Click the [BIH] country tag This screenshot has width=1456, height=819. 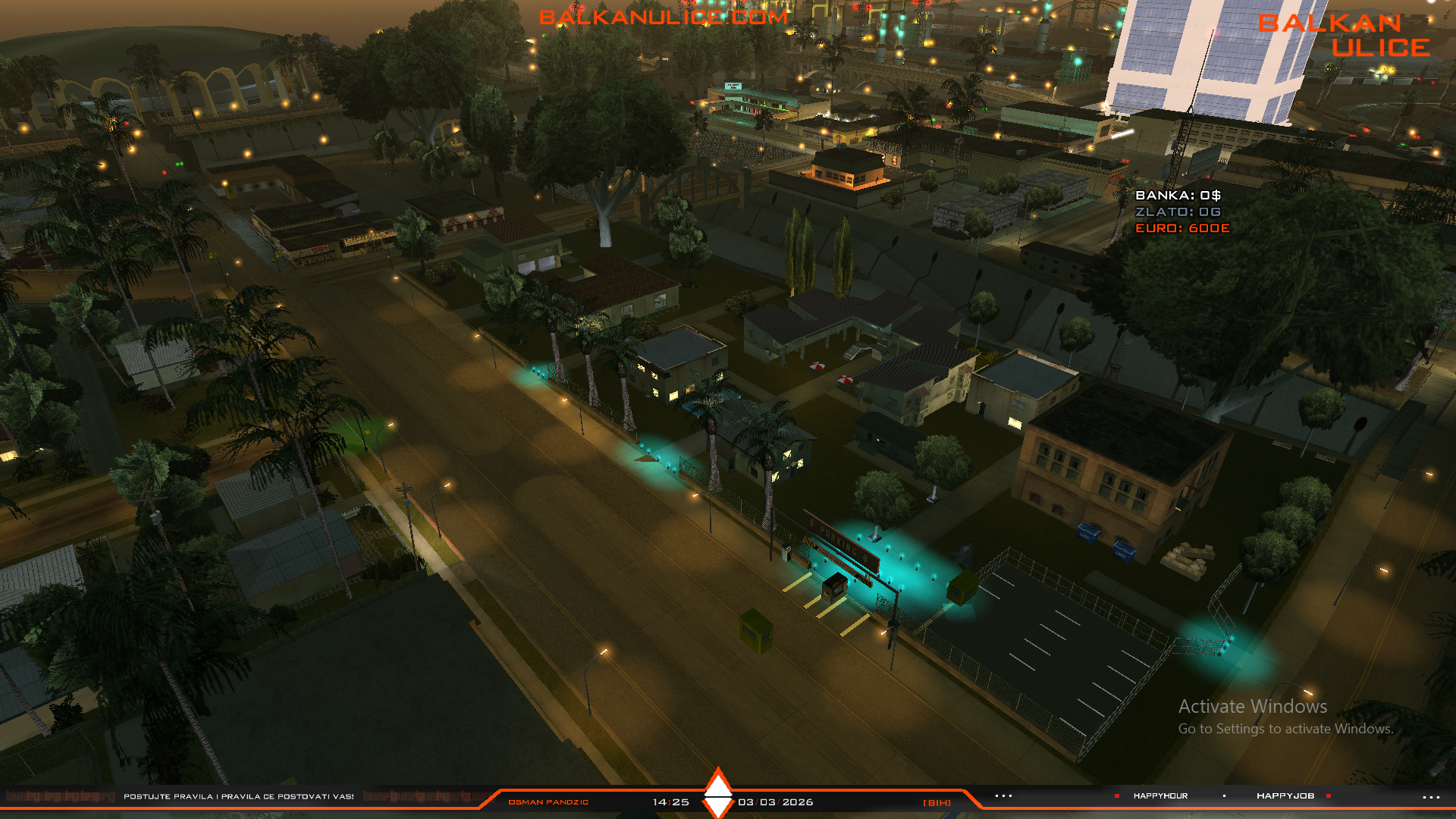coord(937,802)
